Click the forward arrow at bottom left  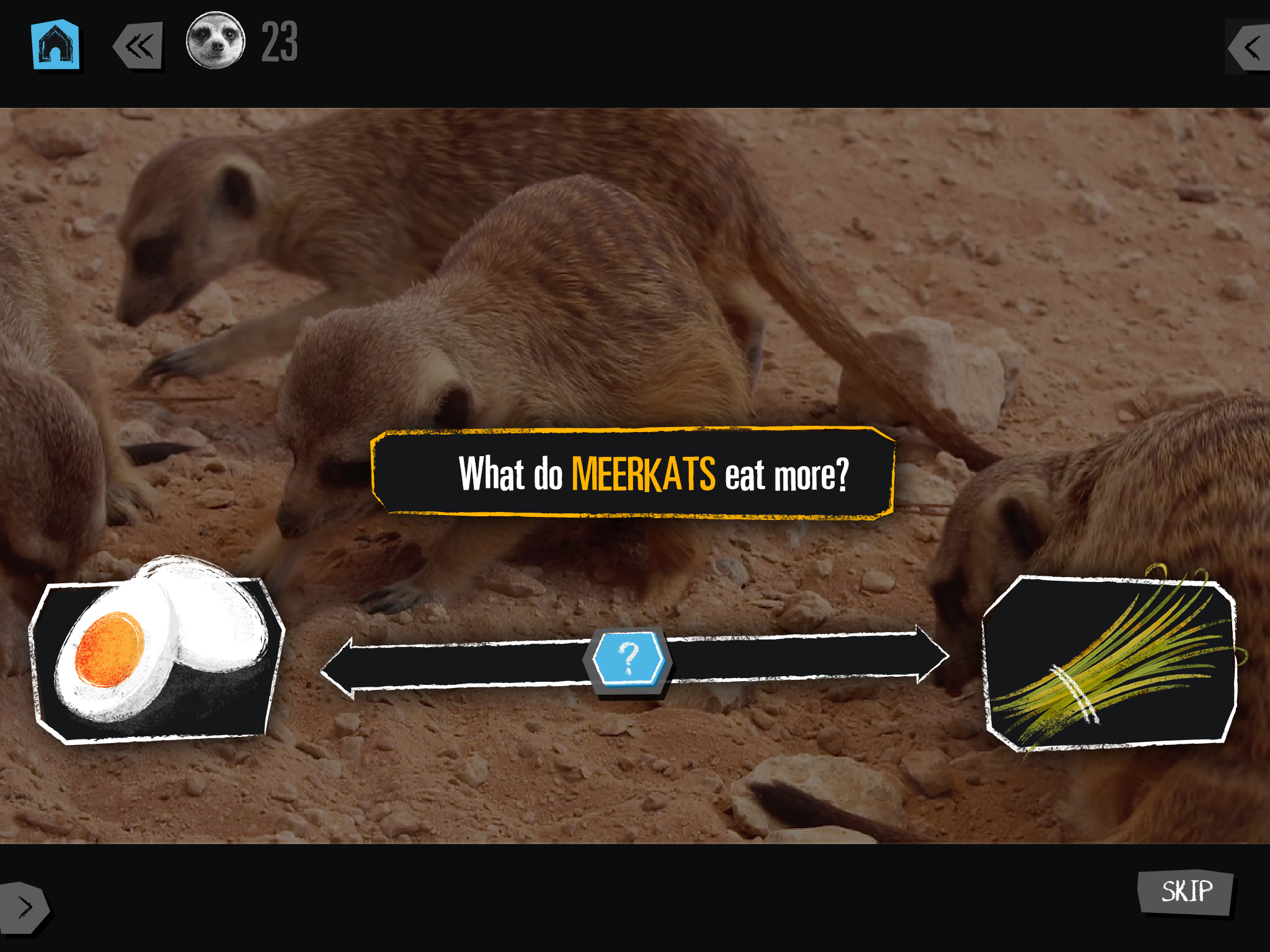(24, 907)
